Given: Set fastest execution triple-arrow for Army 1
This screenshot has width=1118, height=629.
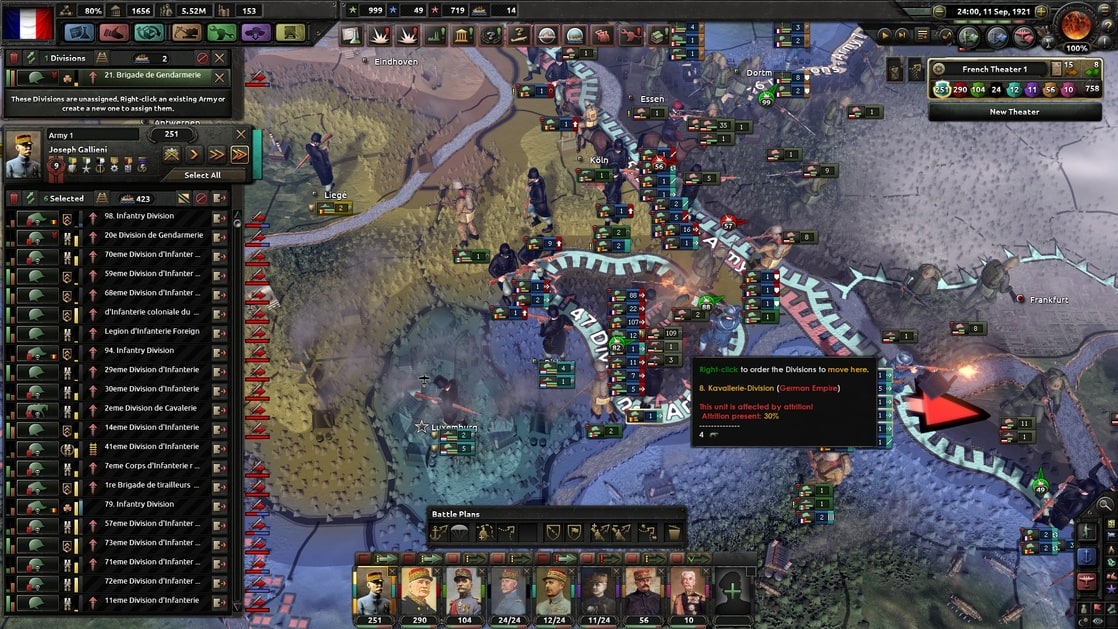Looking at the screenshot, I should (x=239, y=154).
